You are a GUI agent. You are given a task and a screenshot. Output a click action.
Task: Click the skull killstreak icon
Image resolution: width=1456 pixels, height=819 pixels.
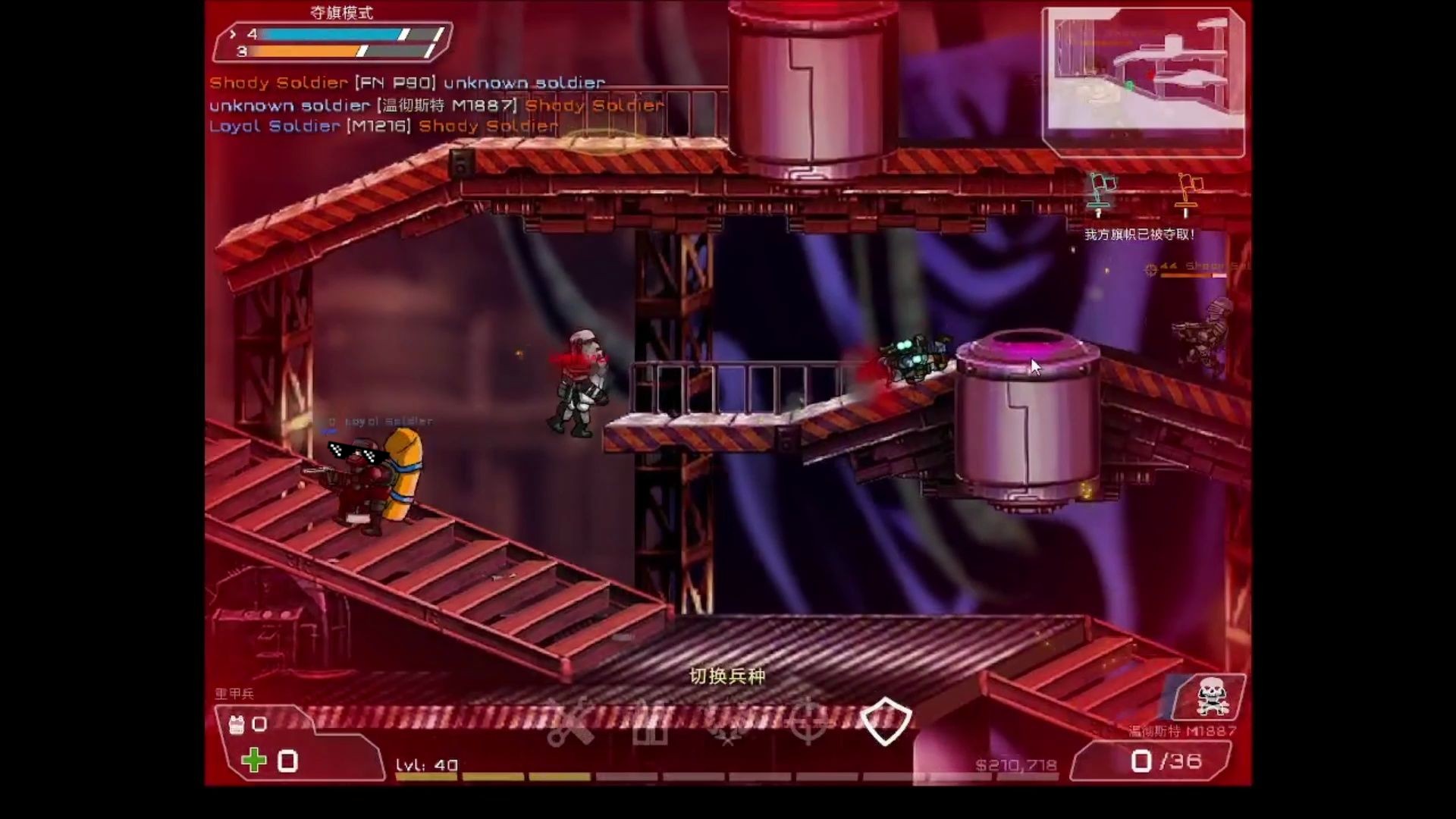[1211, 698]
